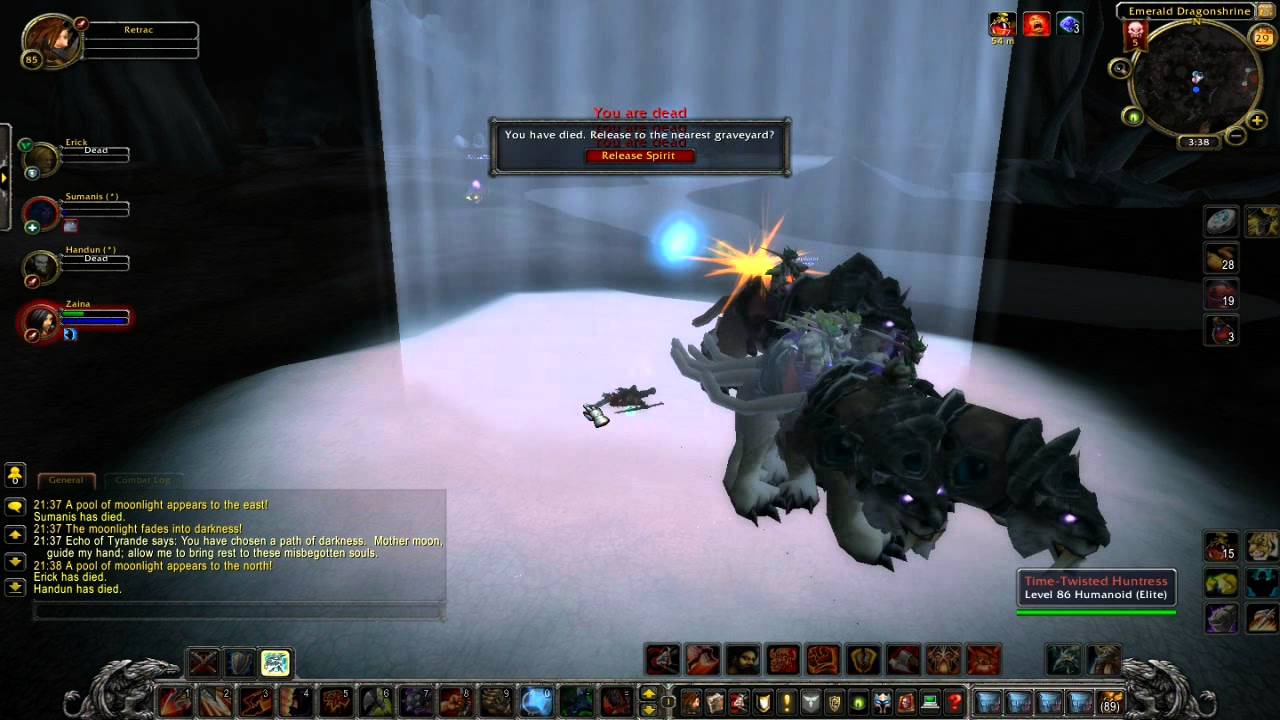Select Battle Stance crossed swords icon
The image size is (1280, 720).
pyautogui.click(x=203, y=660)
